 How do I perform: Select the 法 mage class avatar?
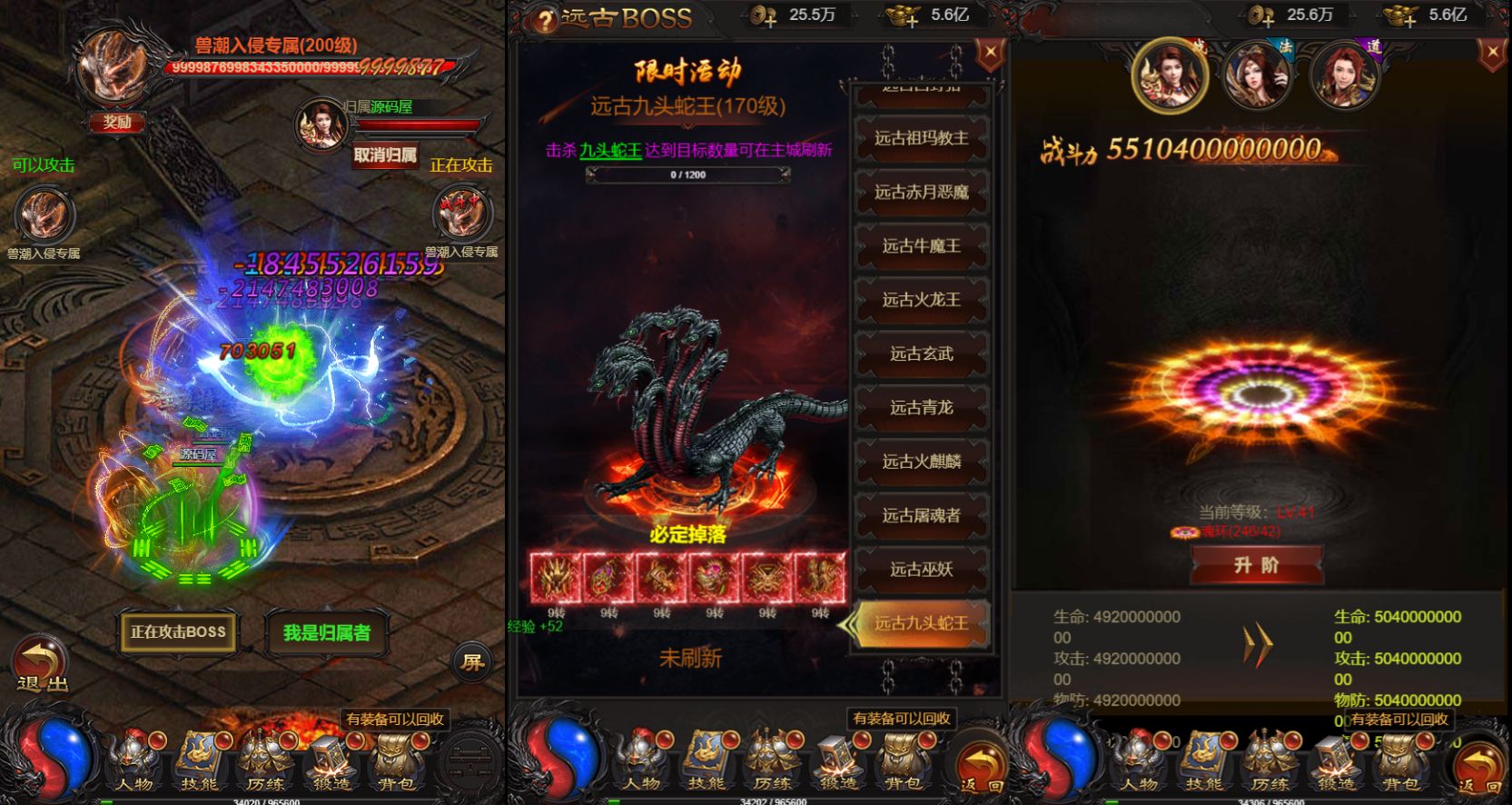pyautogui.click(x=1258, y=77)
